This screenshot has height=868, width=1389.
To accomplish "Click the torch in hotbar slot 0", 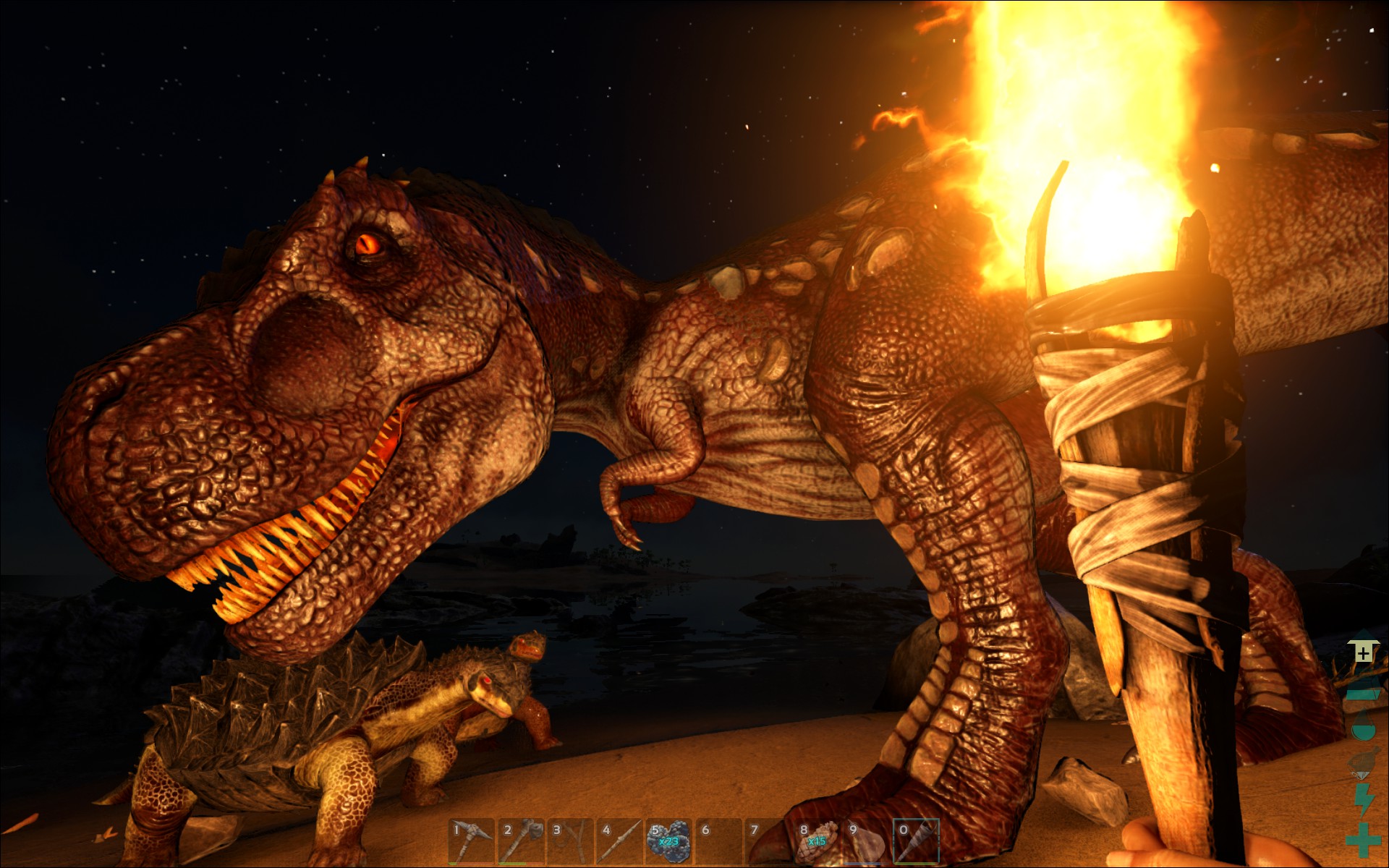I will coord(915,841).
